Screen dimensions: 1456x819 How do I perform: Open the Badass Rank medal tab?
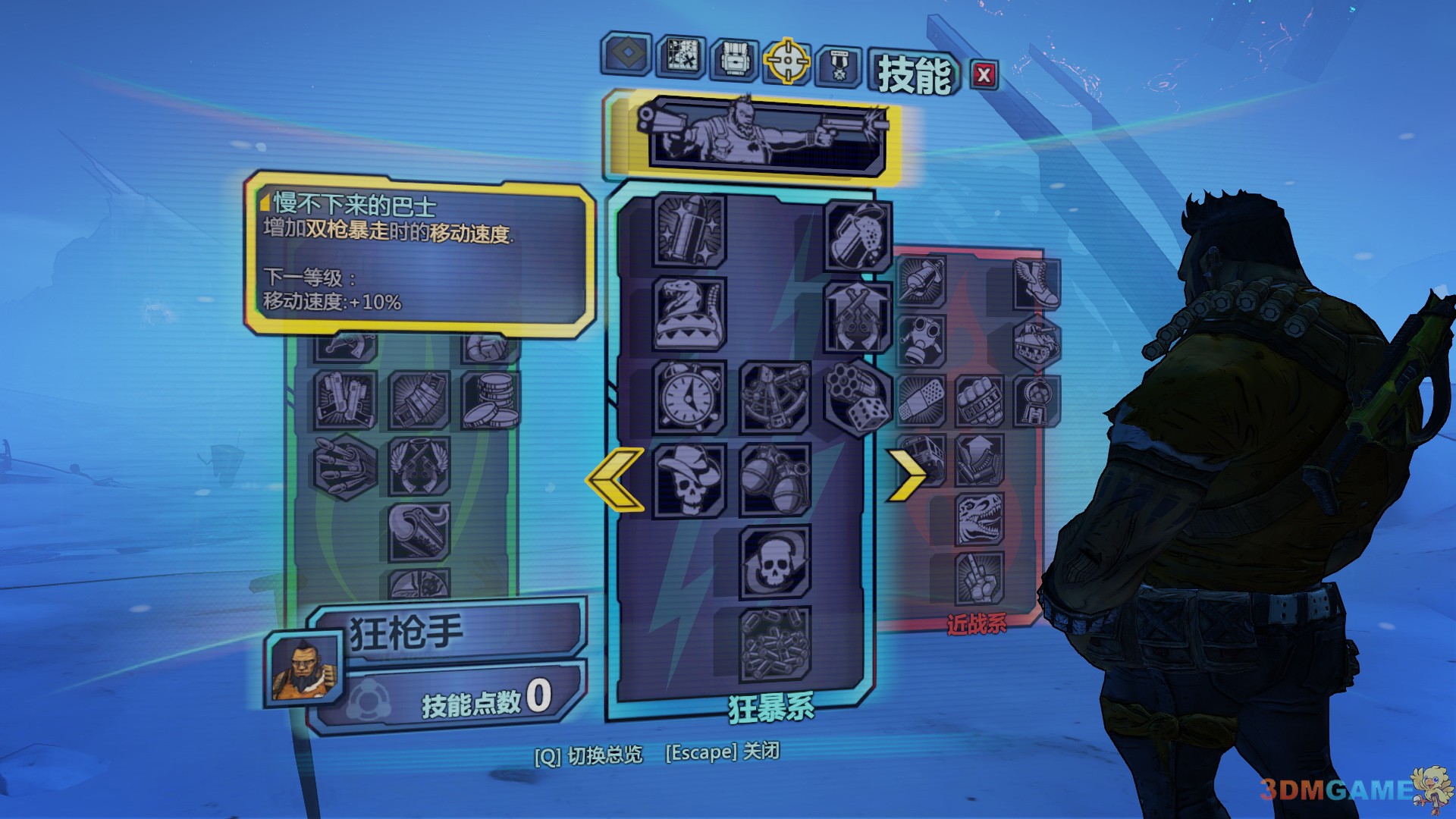(x=839, y=65)
